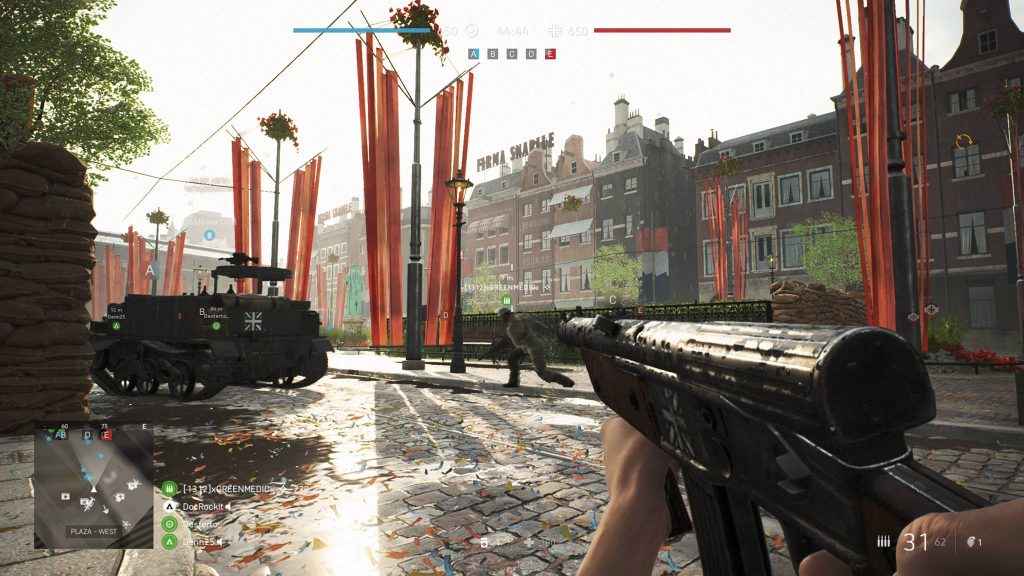Screen dimensions: 1024x576
Task: Select the red enemy objective E flag
Action: pyautogui.click(x=550, y=54)
